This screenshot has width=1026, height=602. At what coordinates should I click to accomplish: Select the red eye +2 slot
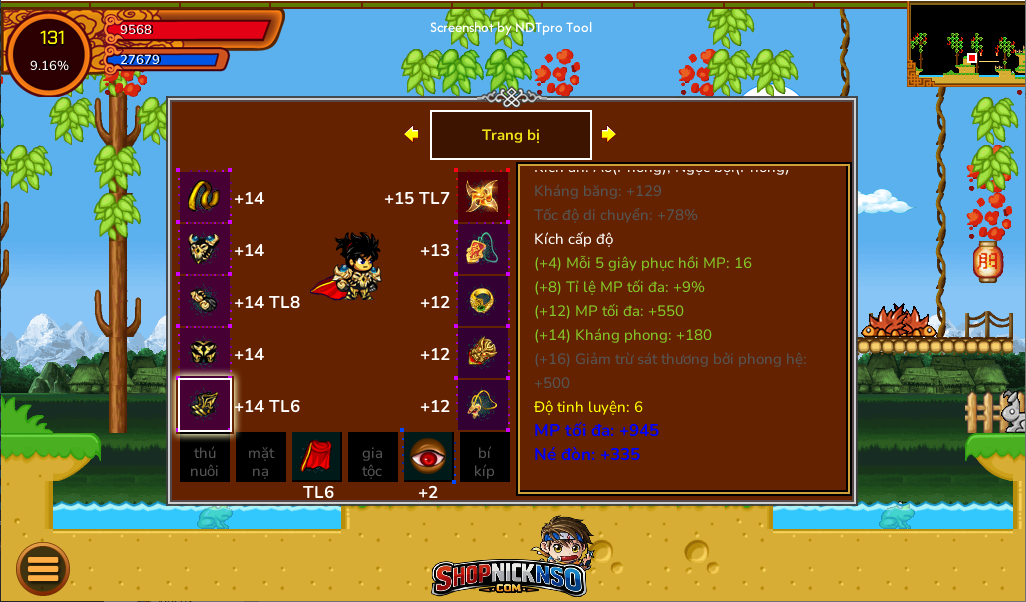coord(428,457)
